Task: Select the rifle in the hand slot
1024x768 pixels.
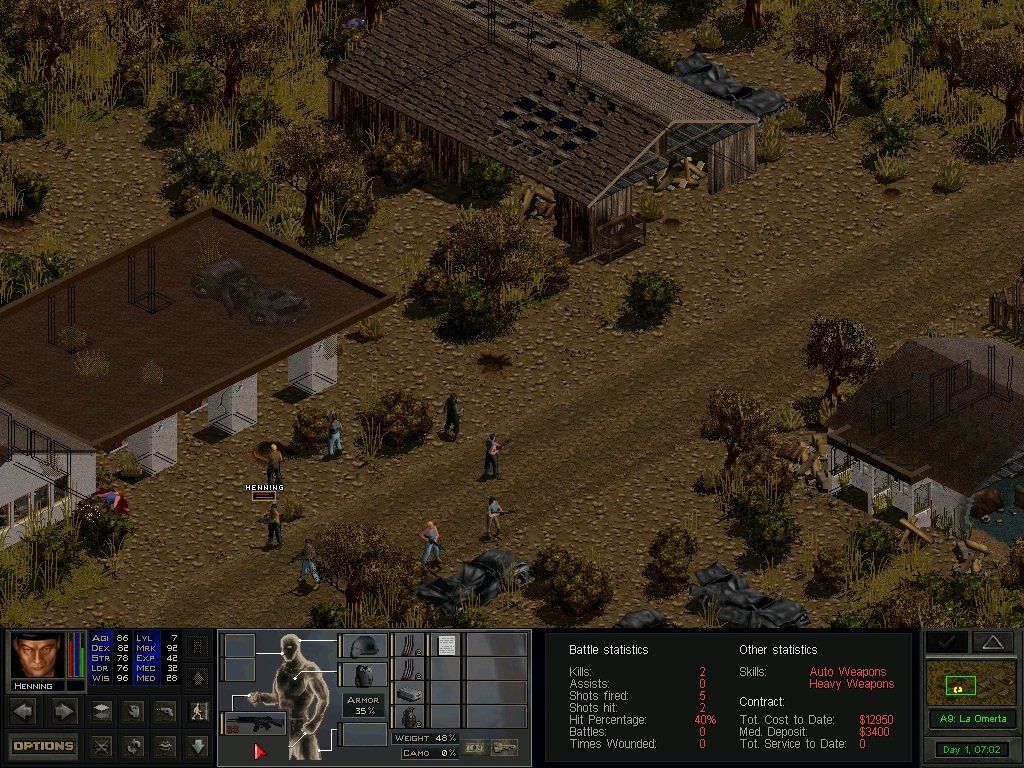Action: point(253,722)
